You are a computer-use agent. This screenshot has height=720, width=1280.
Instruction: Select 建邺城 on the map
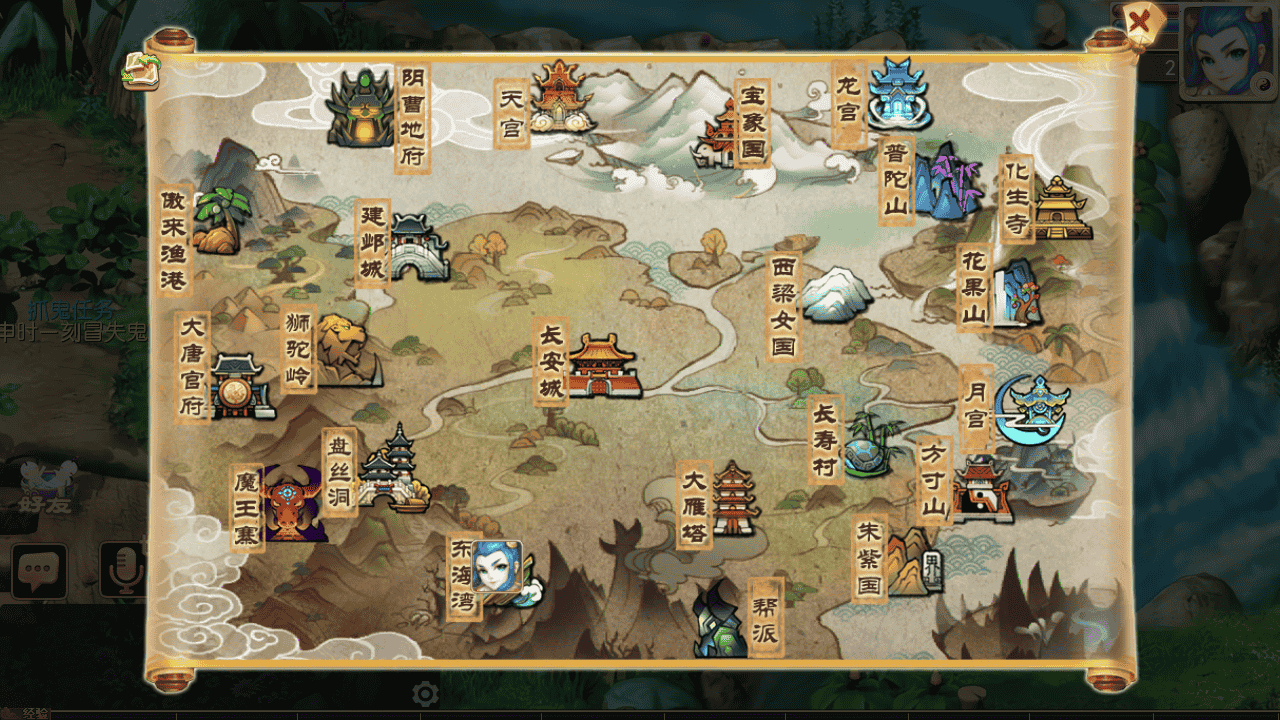418,247
